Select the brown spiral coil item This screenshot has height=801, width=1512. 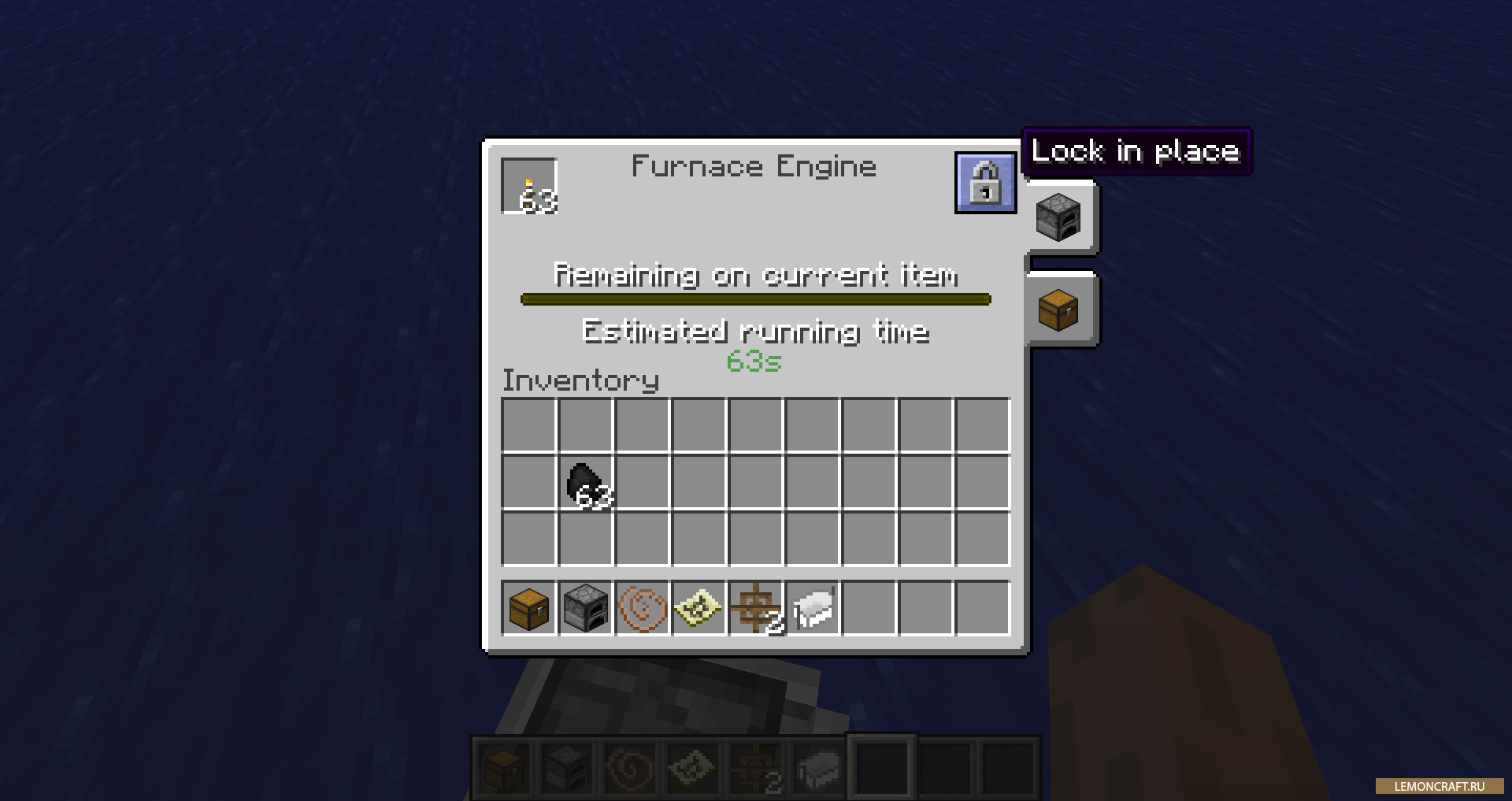click(643, 608)
